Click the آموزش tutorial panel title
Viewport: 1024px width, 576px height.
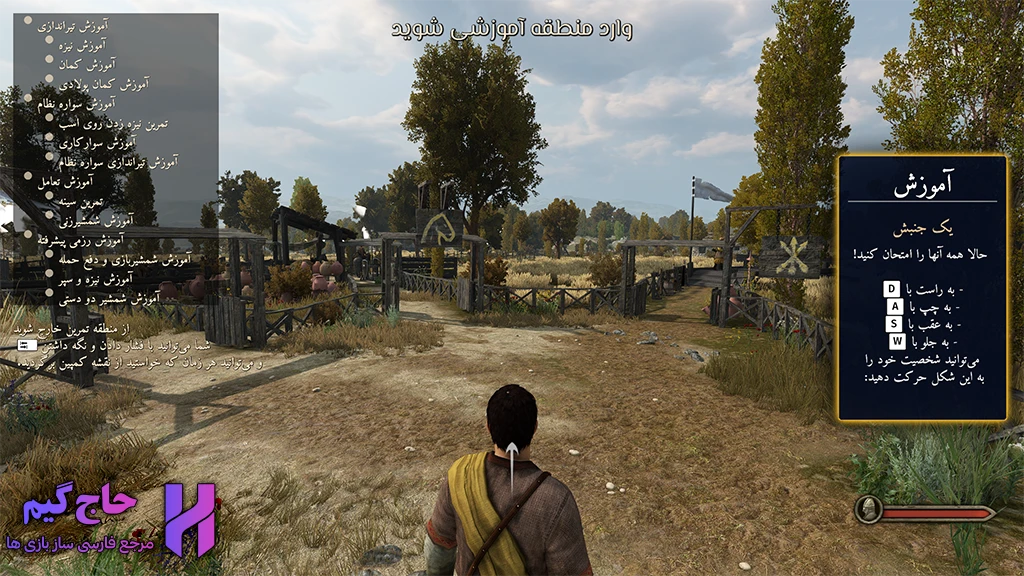[x=921, y=184]
